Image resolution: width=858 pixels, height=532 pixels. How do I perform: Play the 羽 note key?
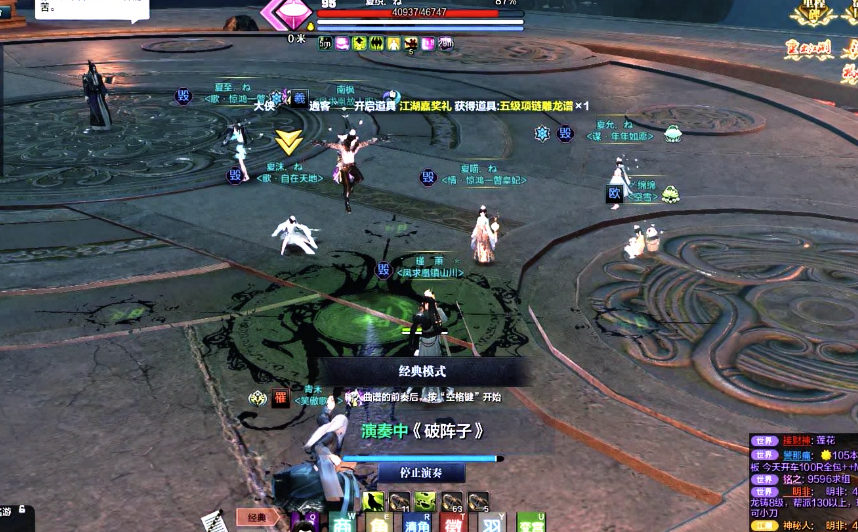492,524
